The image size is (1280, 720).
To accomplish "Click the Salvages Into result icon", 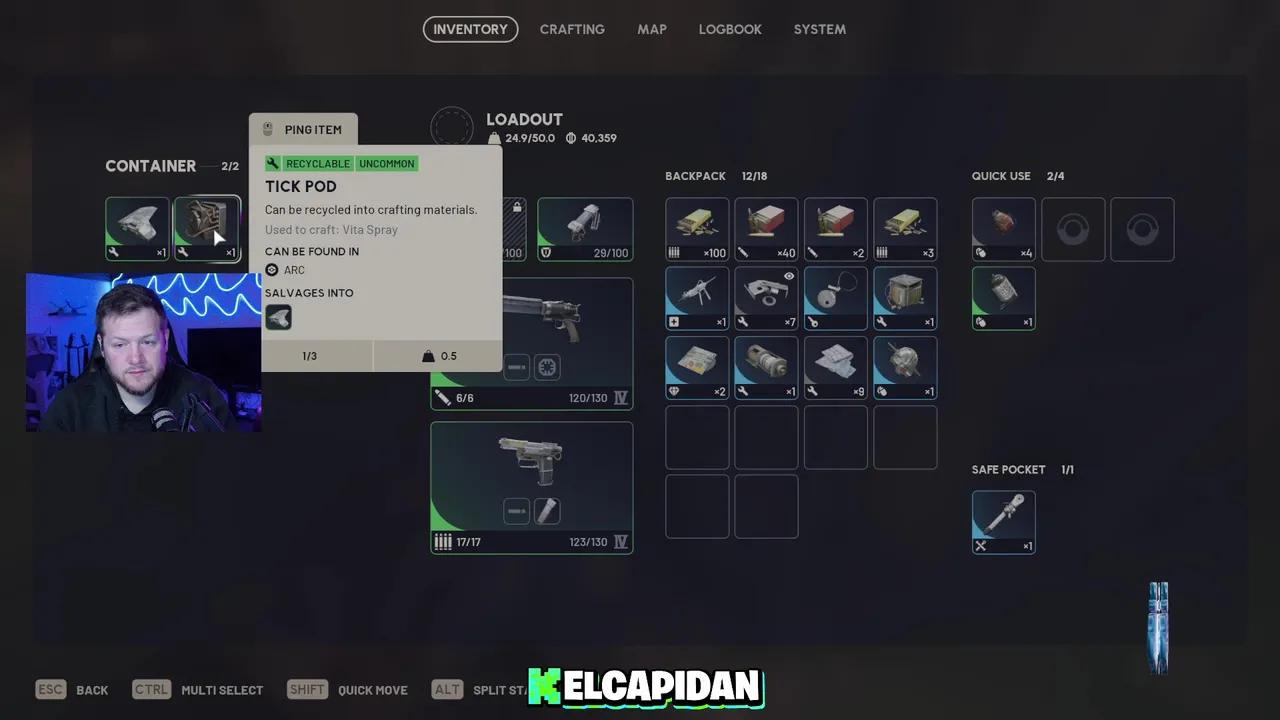I will (278, 318).
